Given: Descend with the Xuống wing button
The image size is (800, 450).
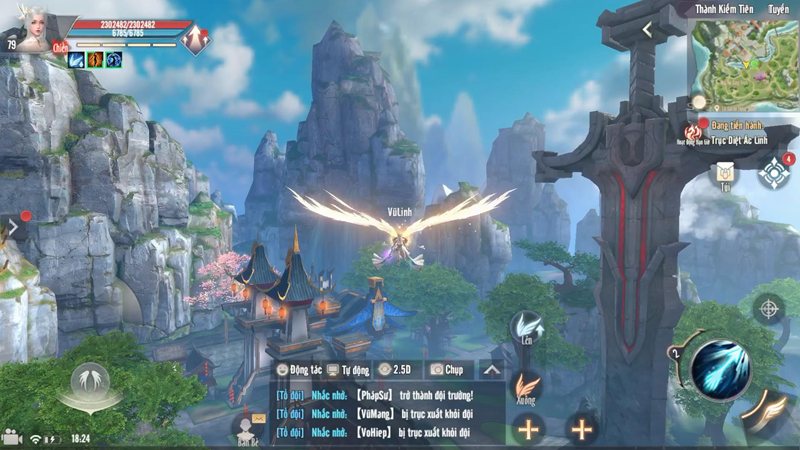Looking at the screenshot, I should click(x=527, y=387).
